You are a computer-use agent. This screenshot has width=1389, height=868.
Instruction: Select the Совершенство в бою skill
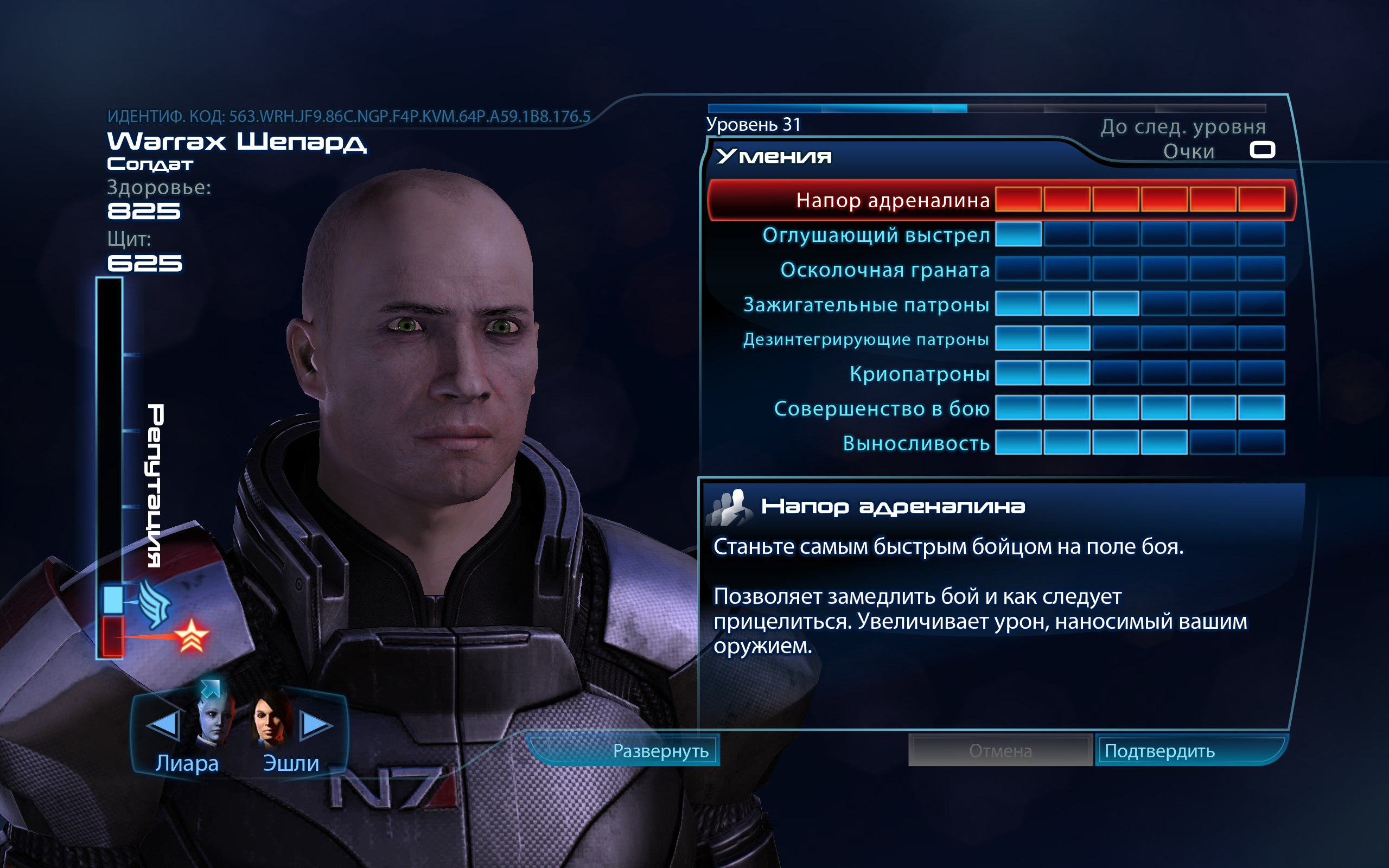pos(881,409)
